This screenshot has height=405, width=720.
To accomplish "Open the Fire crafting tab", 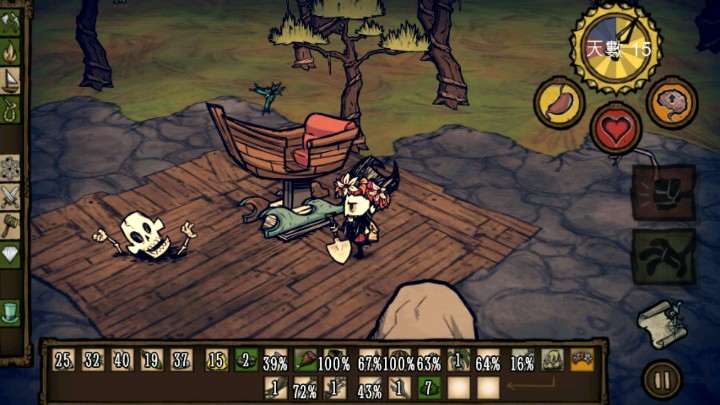I will click(x=12, y=49).
